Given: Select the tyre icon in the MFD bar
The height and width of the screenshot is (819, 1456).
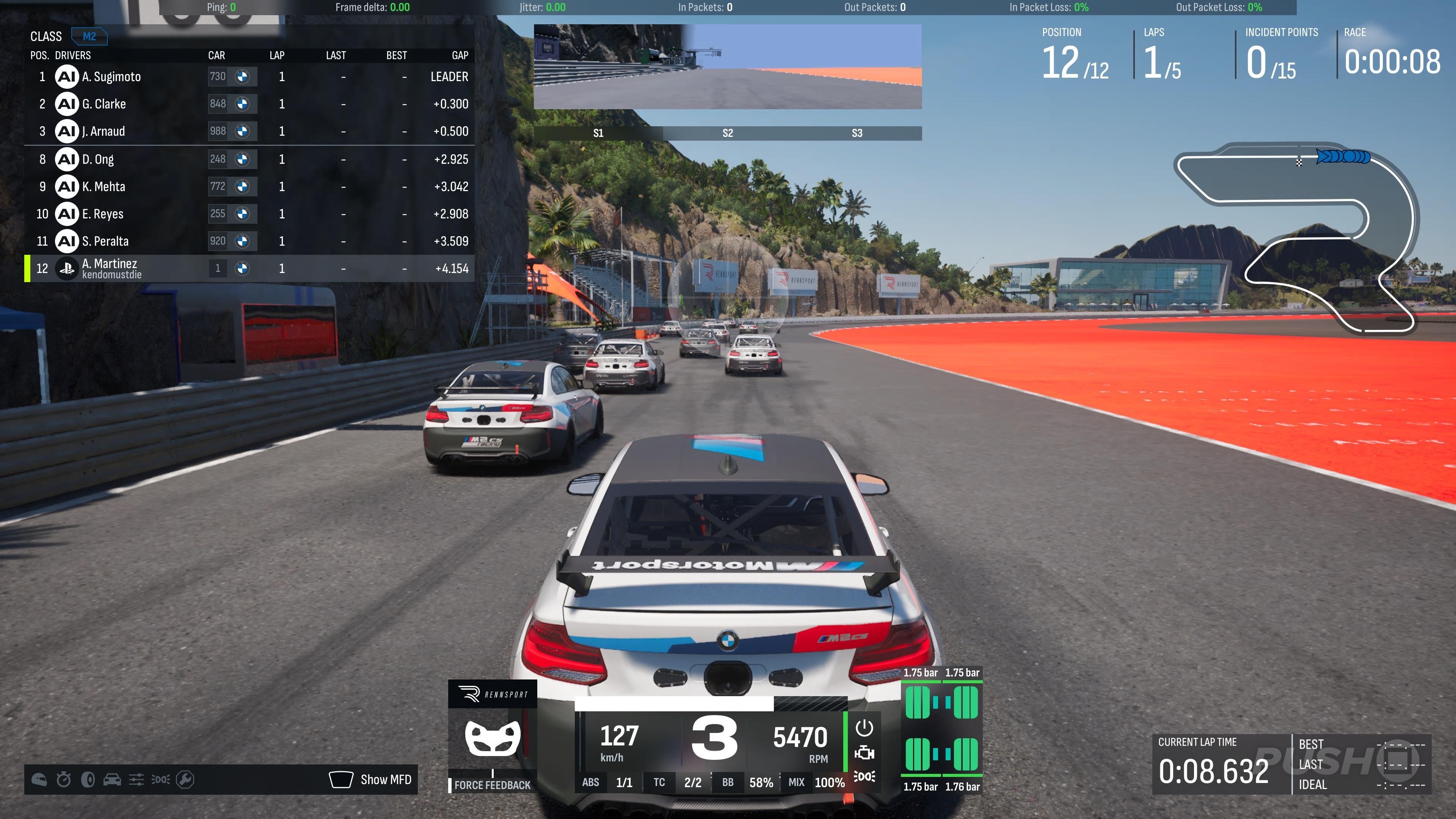Looking at the screenshot, I should coord(88,780).
